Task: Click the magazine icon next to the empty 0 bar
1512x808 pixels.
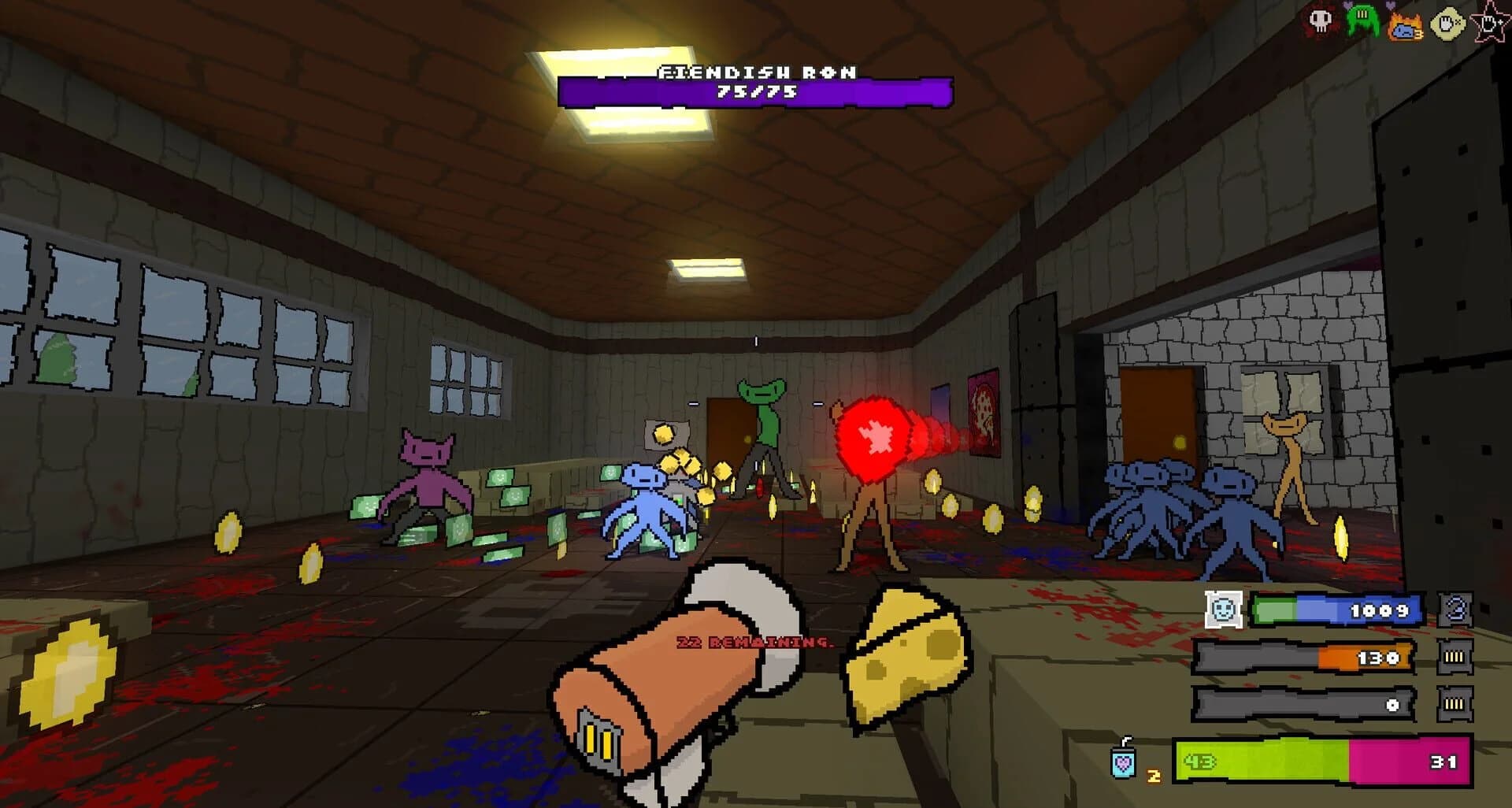Action: click(1454, 703)
